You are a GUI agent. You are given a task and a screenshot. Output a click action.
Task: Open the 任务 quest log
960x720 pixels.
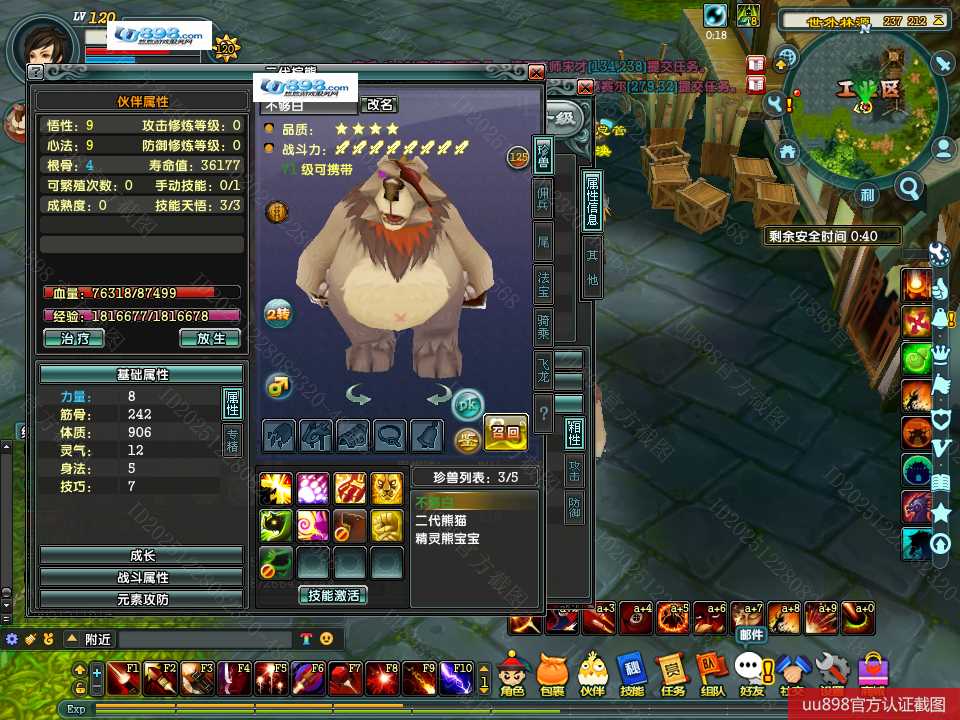[x=672, y=673]
